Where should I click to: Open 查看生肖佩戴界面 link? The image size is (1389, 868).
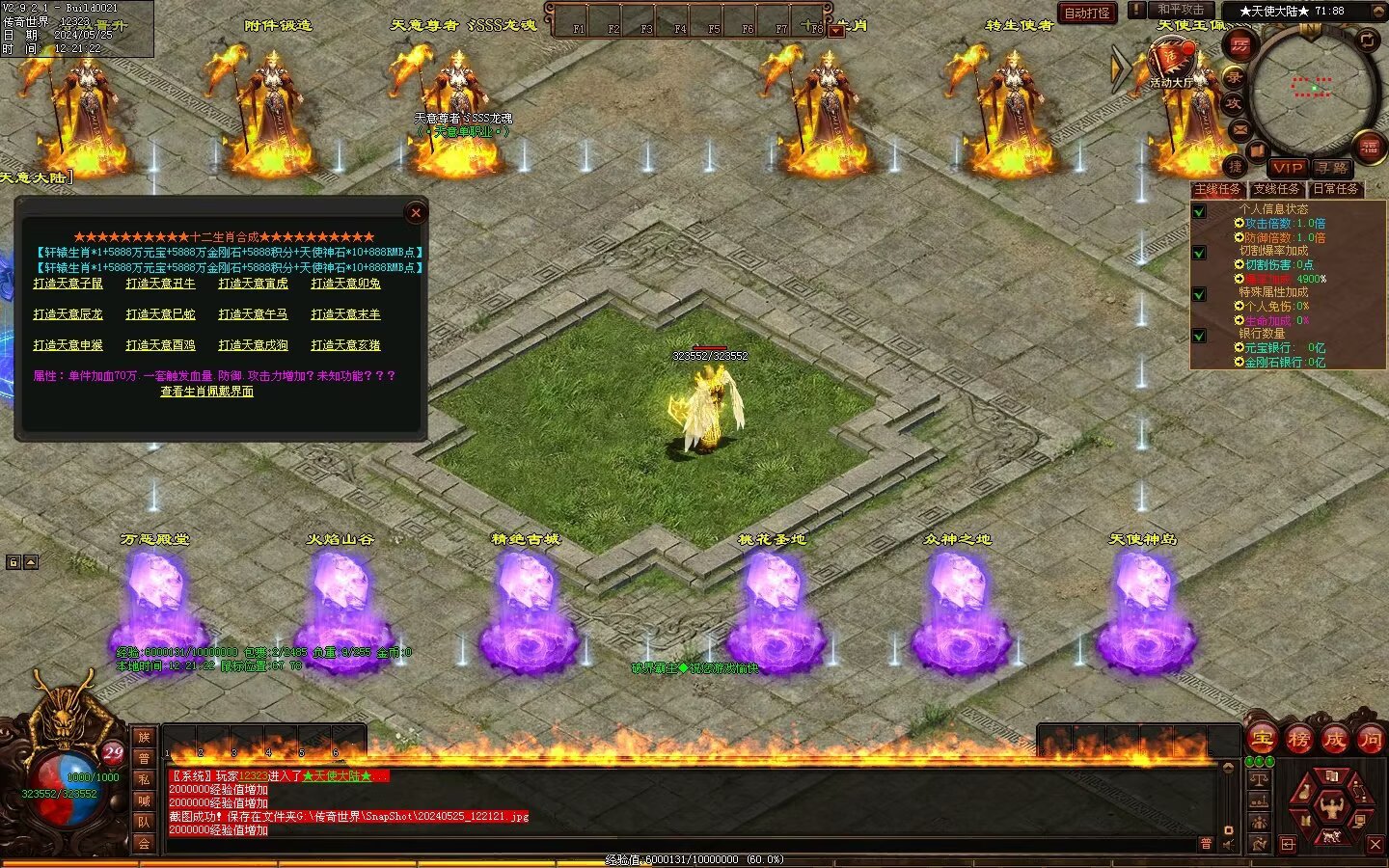tap(206, 392)
